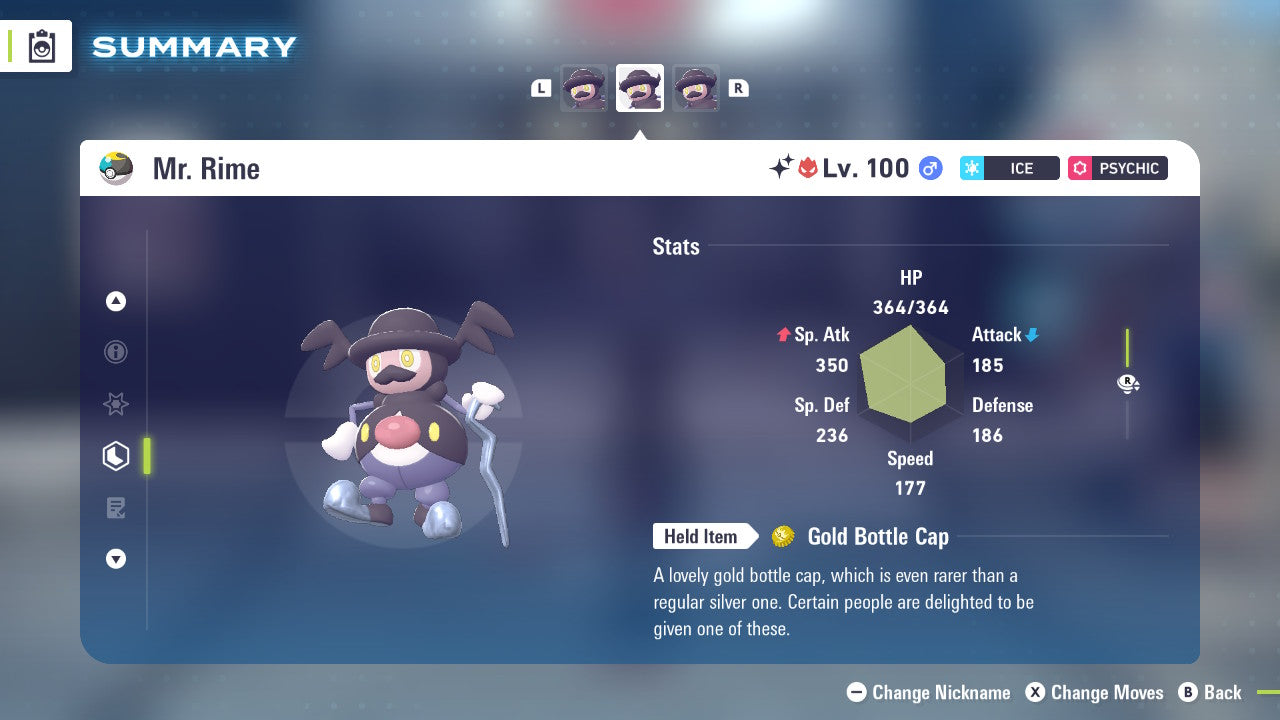This screenshot has width=1280, height=720.
Task: Select the red mark icon before Lv. 100
Action: tap(809, 168)
